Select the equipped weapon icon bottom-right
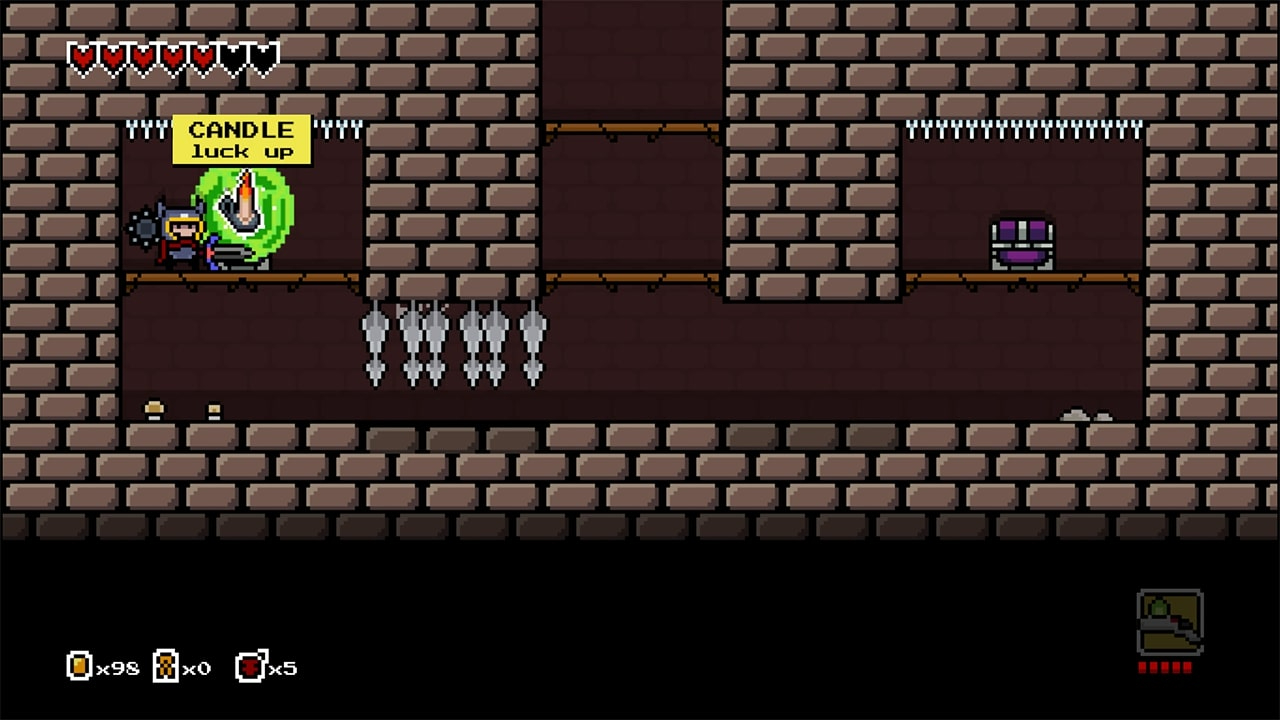This screenshot has width=1280, height=720. coord(1170,620)
